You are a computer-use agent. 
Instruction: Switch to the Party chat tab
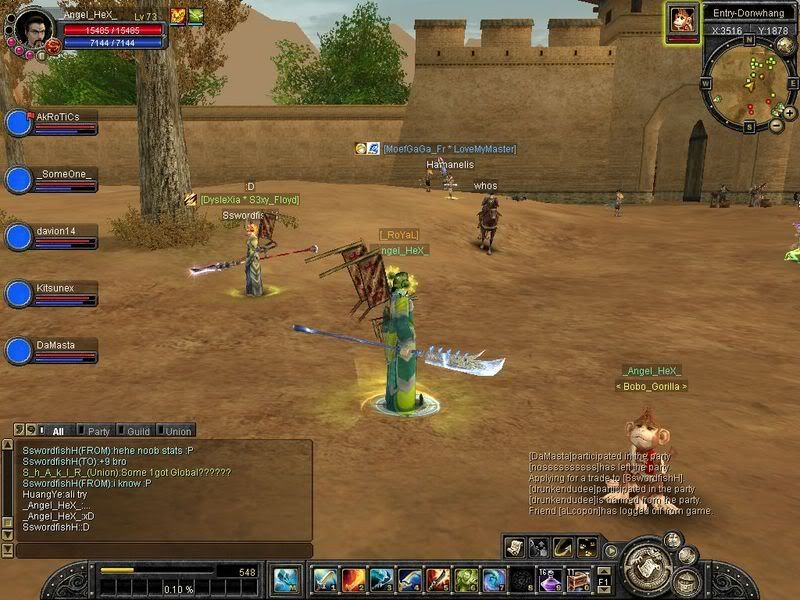98,431
